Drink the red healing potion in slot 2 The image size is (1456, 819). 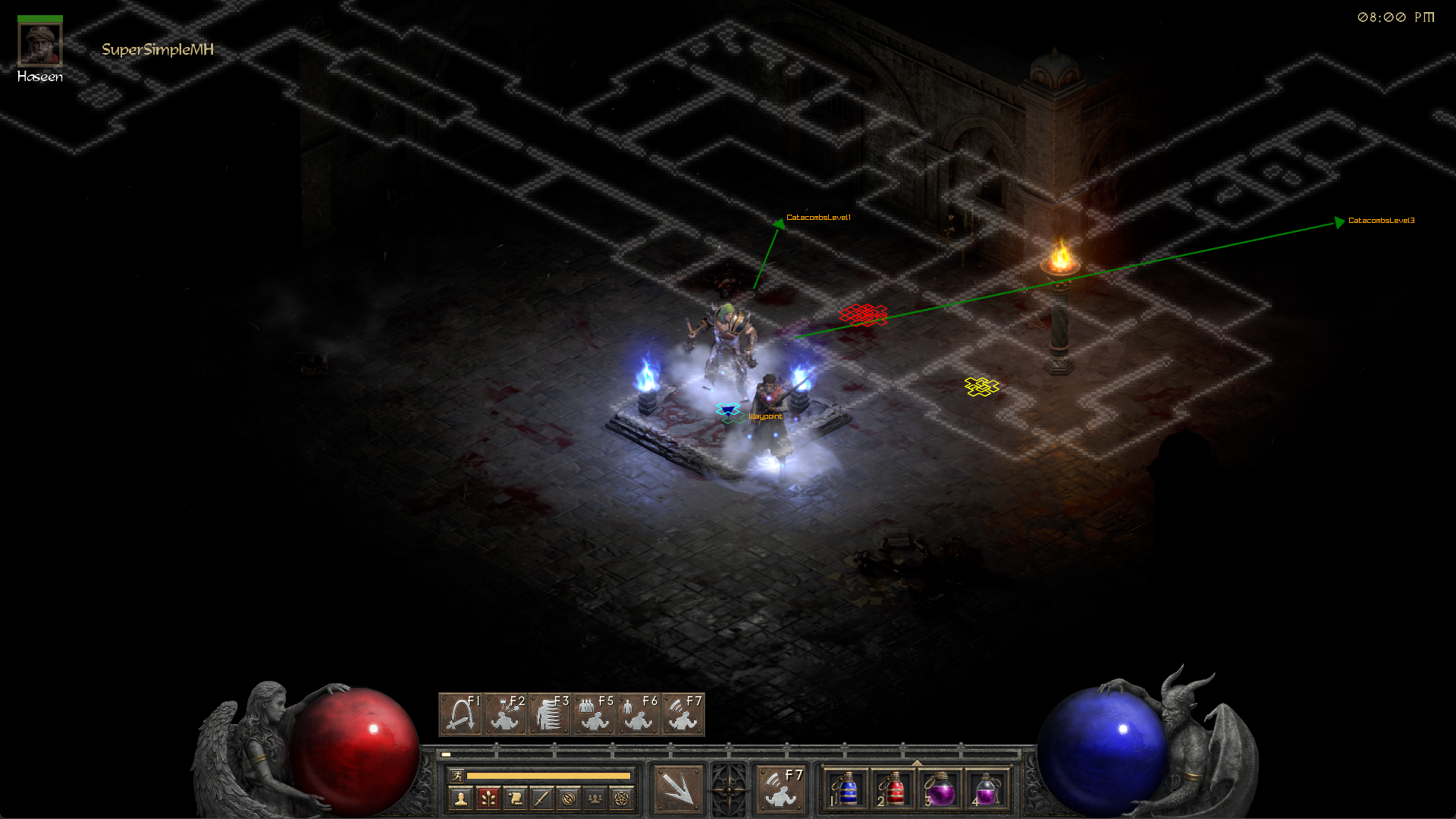[893, 789]
